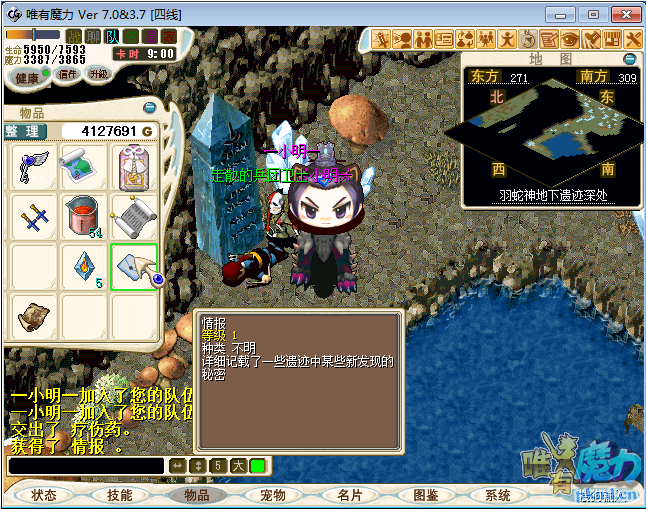Open the 系统 system menu
646x509 pixels.
click(x=498, y=495)
